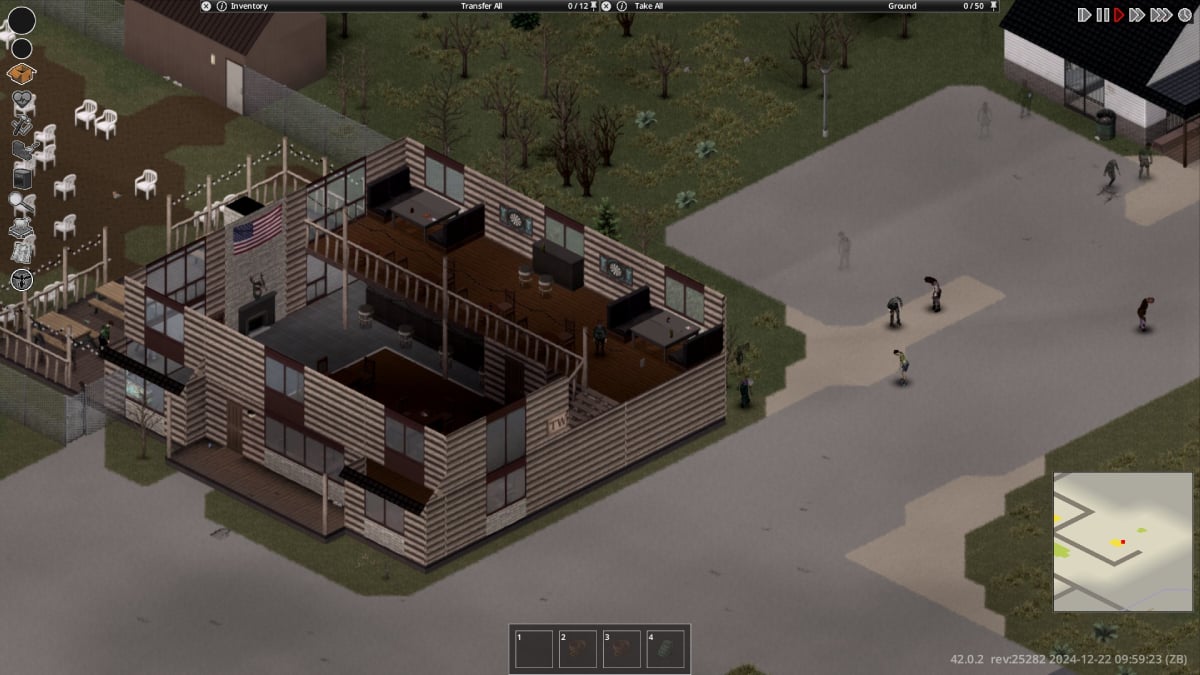Set game speed to fast forward
The height and width of the screenshot is (675, 1200).
click(1138, 15)
